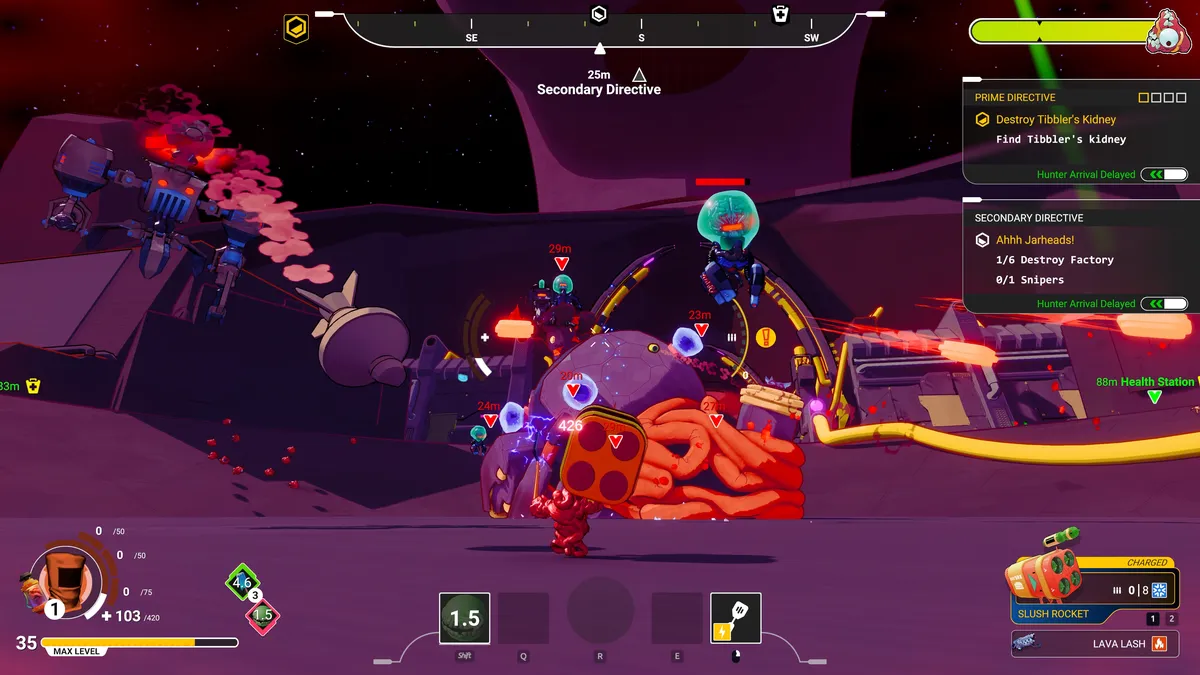The width and height of the screenshot is (1200, 675).
Task: Click the Slush Rocket frost element icon
Action: [1160, 590]
